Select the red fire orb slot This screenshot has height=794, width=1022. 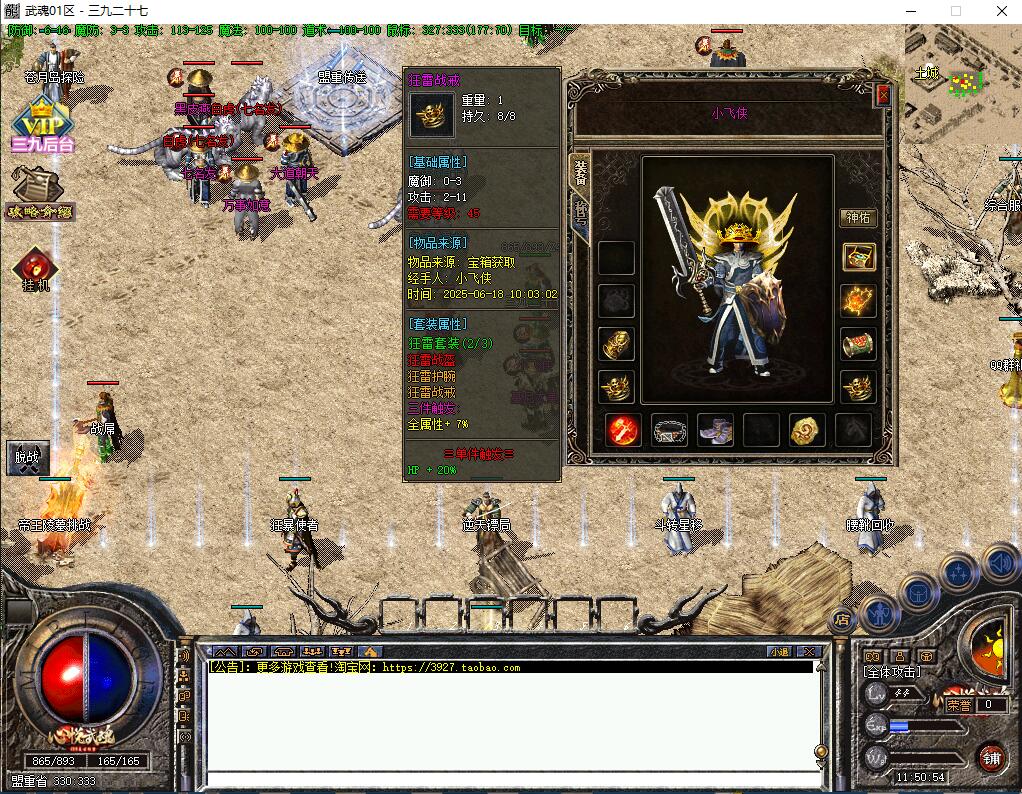[x=623, y=429]
